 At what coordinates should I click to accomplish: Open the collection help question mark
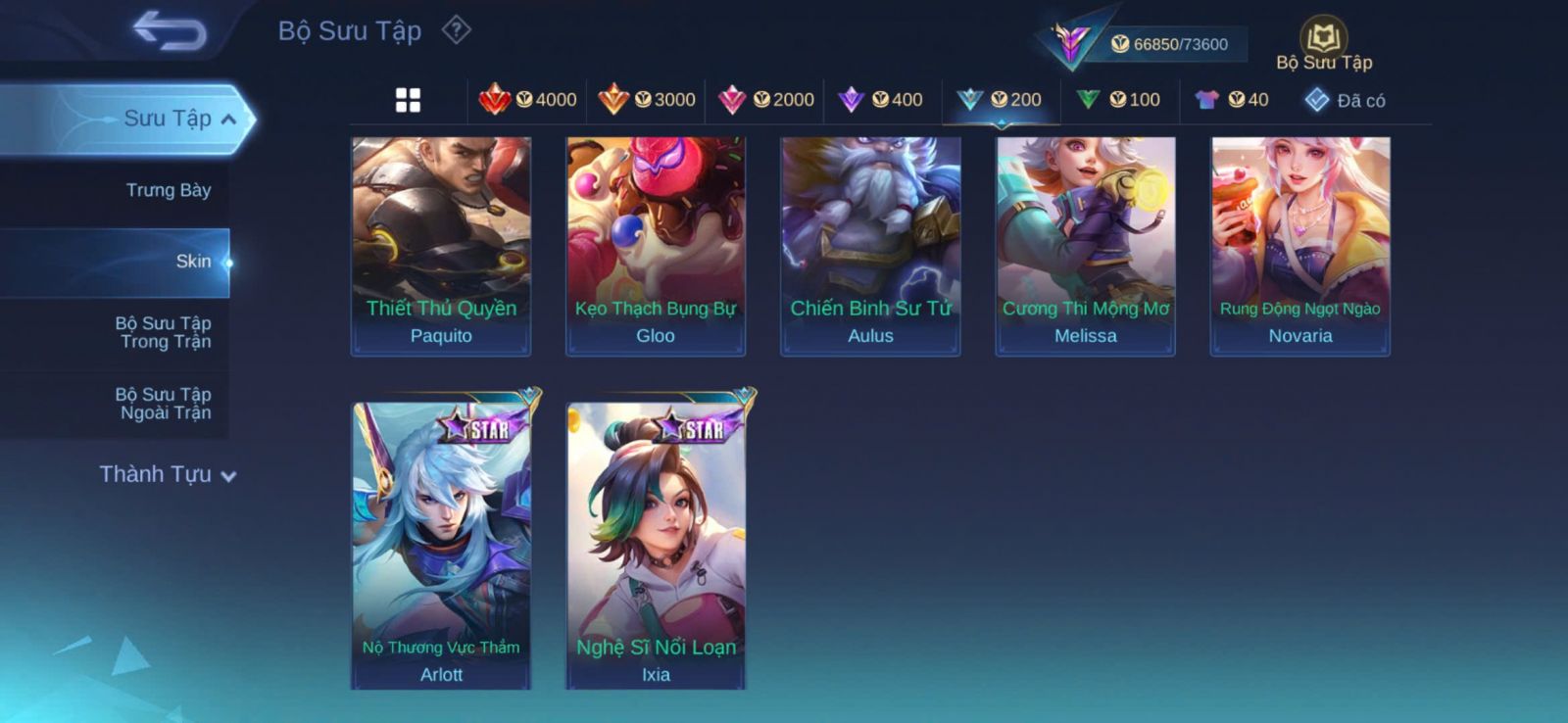tap(456, 30)
